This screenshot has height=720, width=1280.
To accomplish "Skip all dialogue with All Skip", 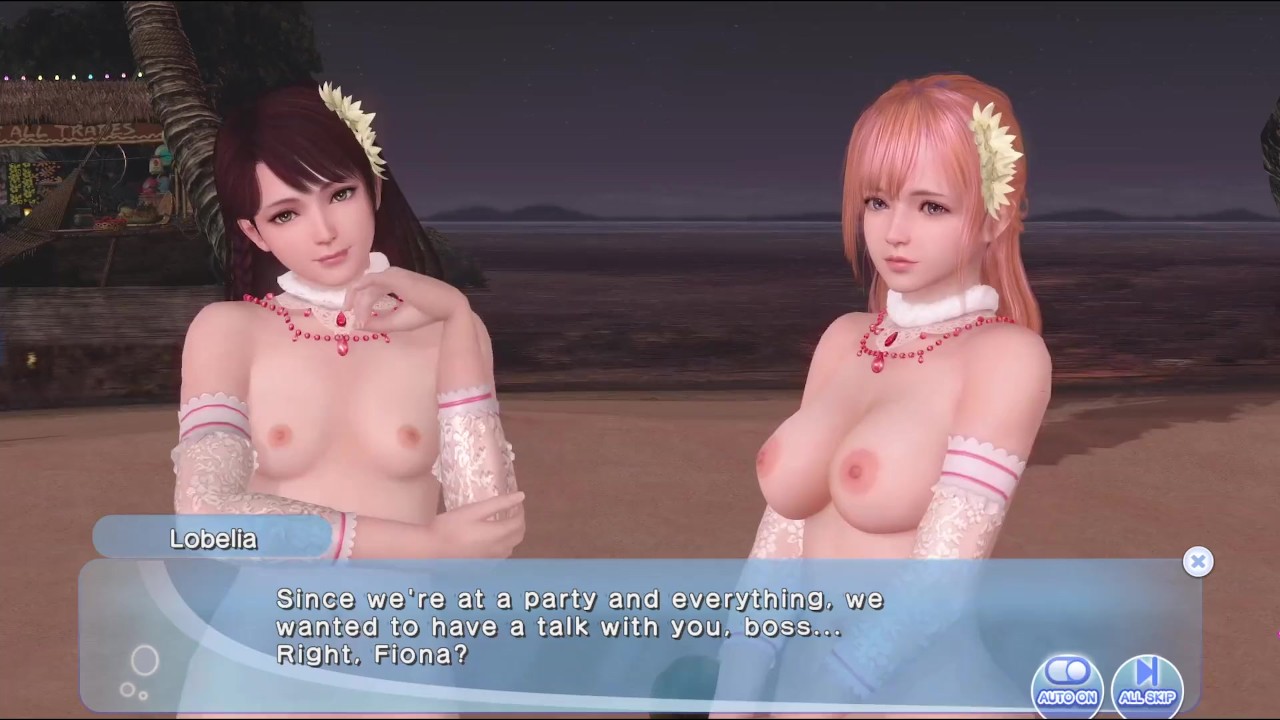I will pos(1147,680).
